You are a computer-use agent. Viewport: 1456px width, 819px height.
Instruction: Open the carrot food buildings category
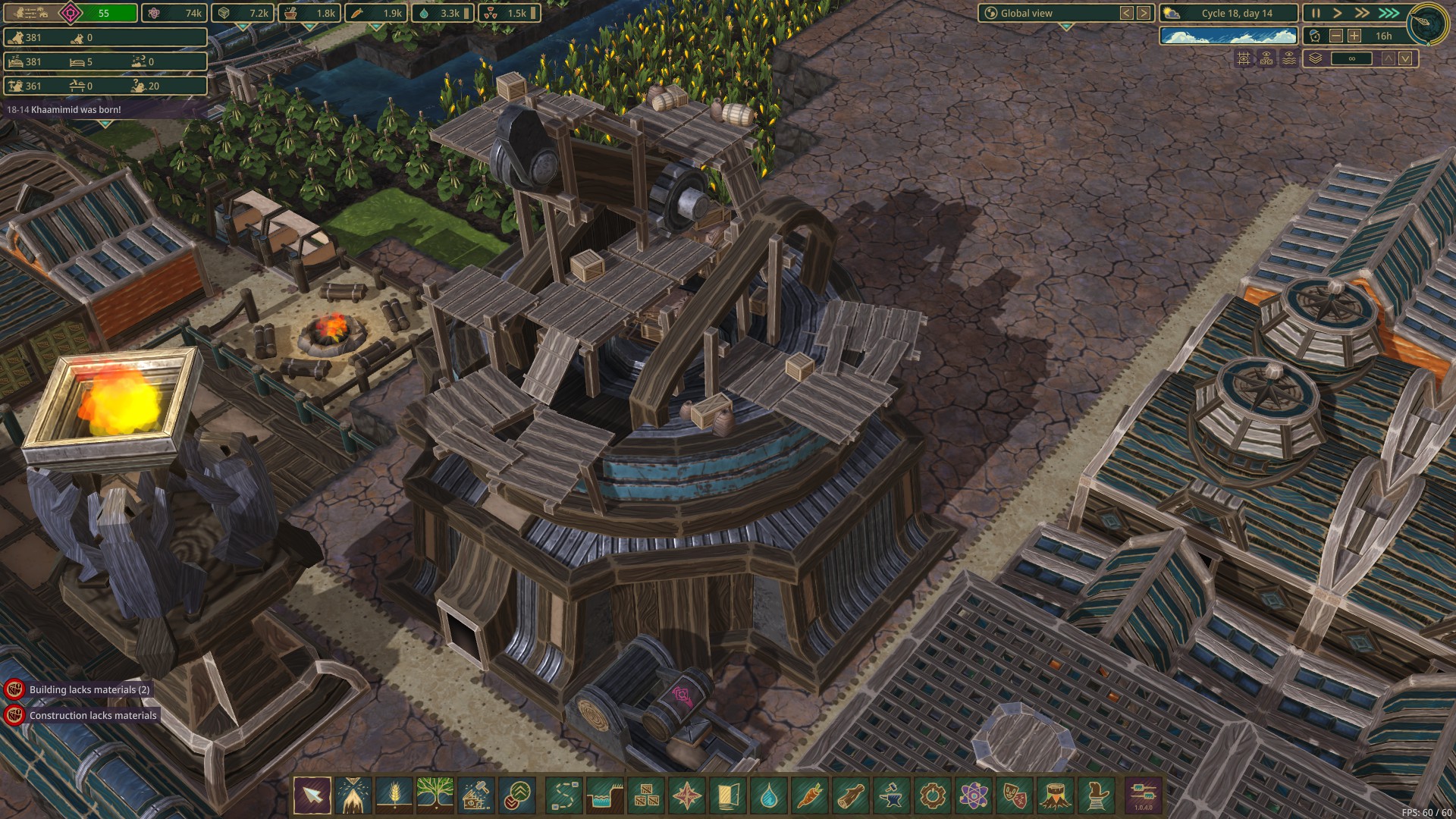click(809, 795)
